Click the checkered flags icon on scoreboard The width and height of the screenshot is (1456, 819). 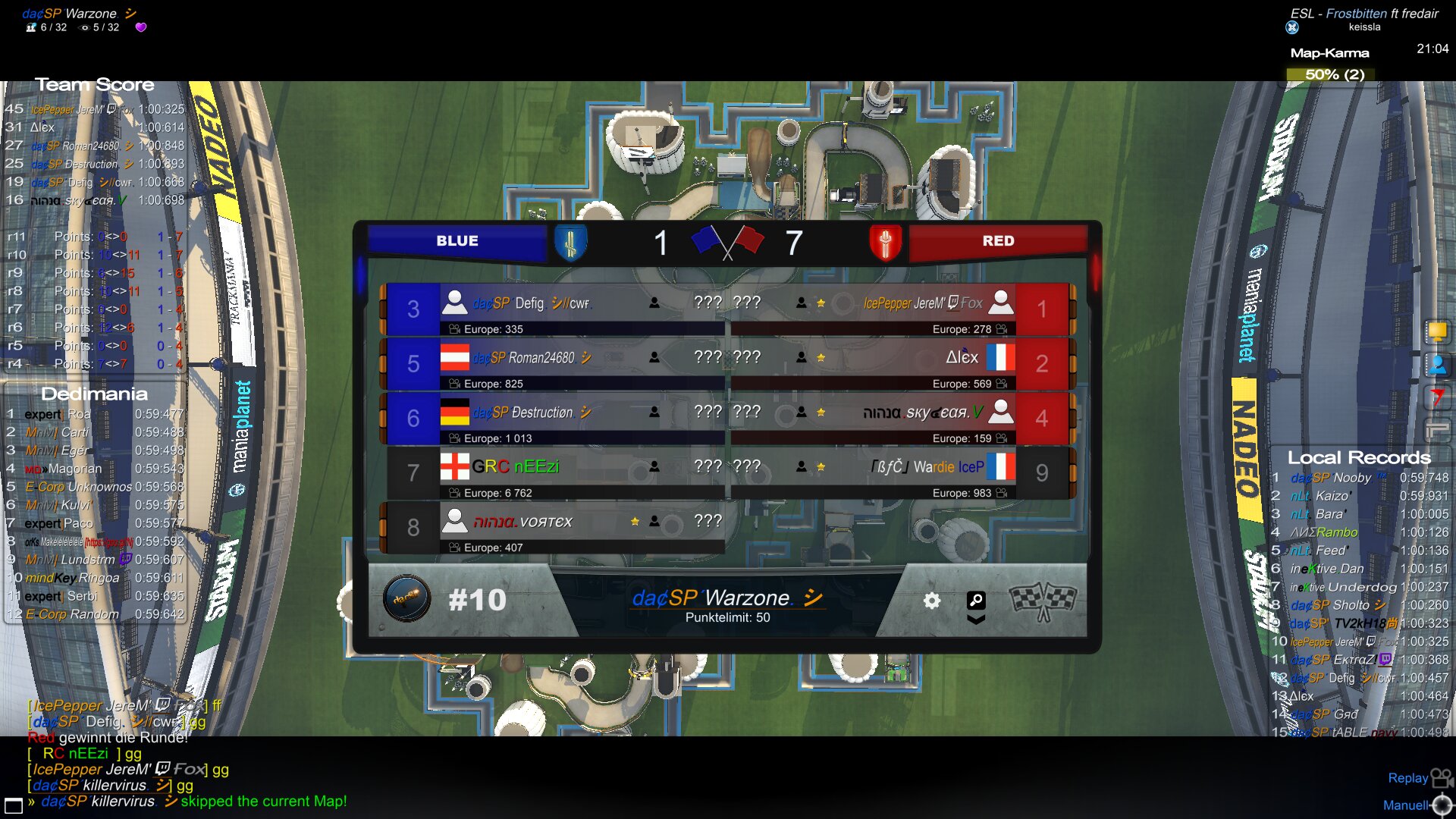[1043, 601]
